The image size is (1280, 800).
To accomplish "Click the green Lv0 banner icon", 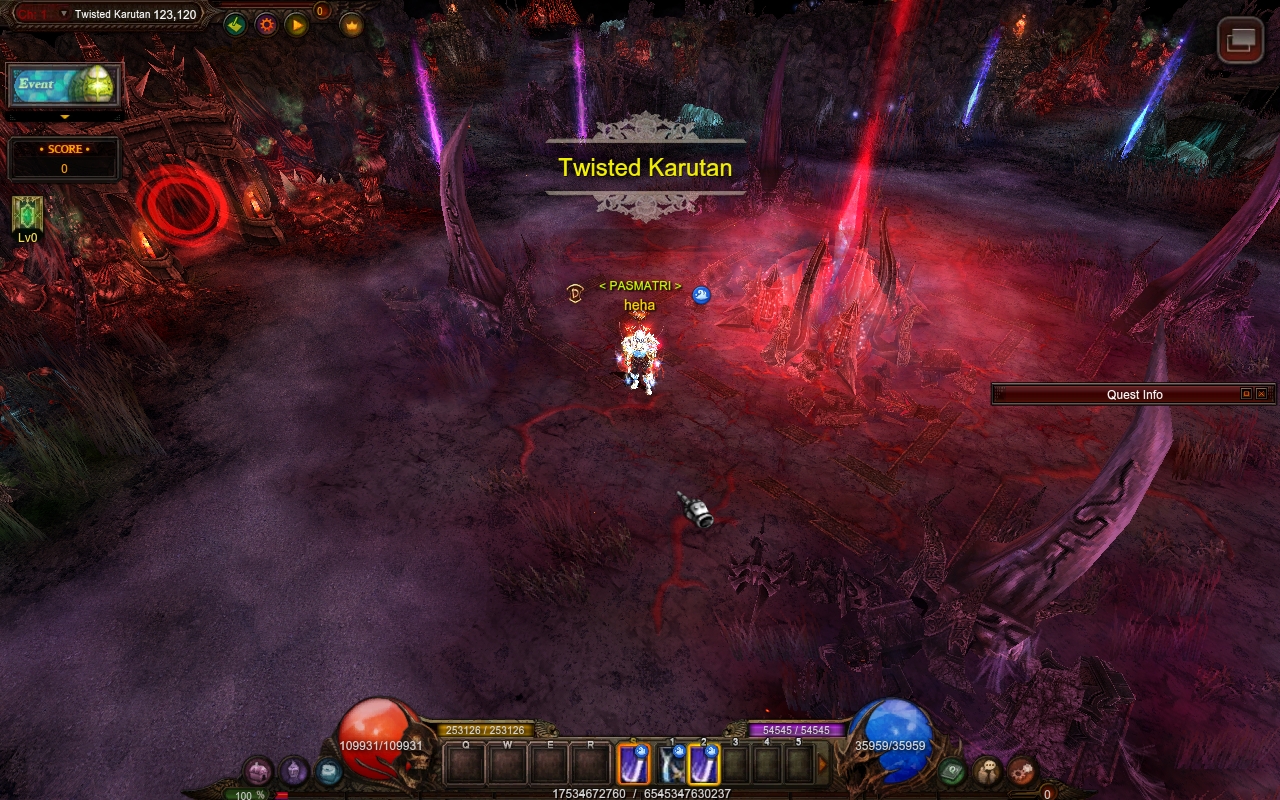I will coord(27,214).
